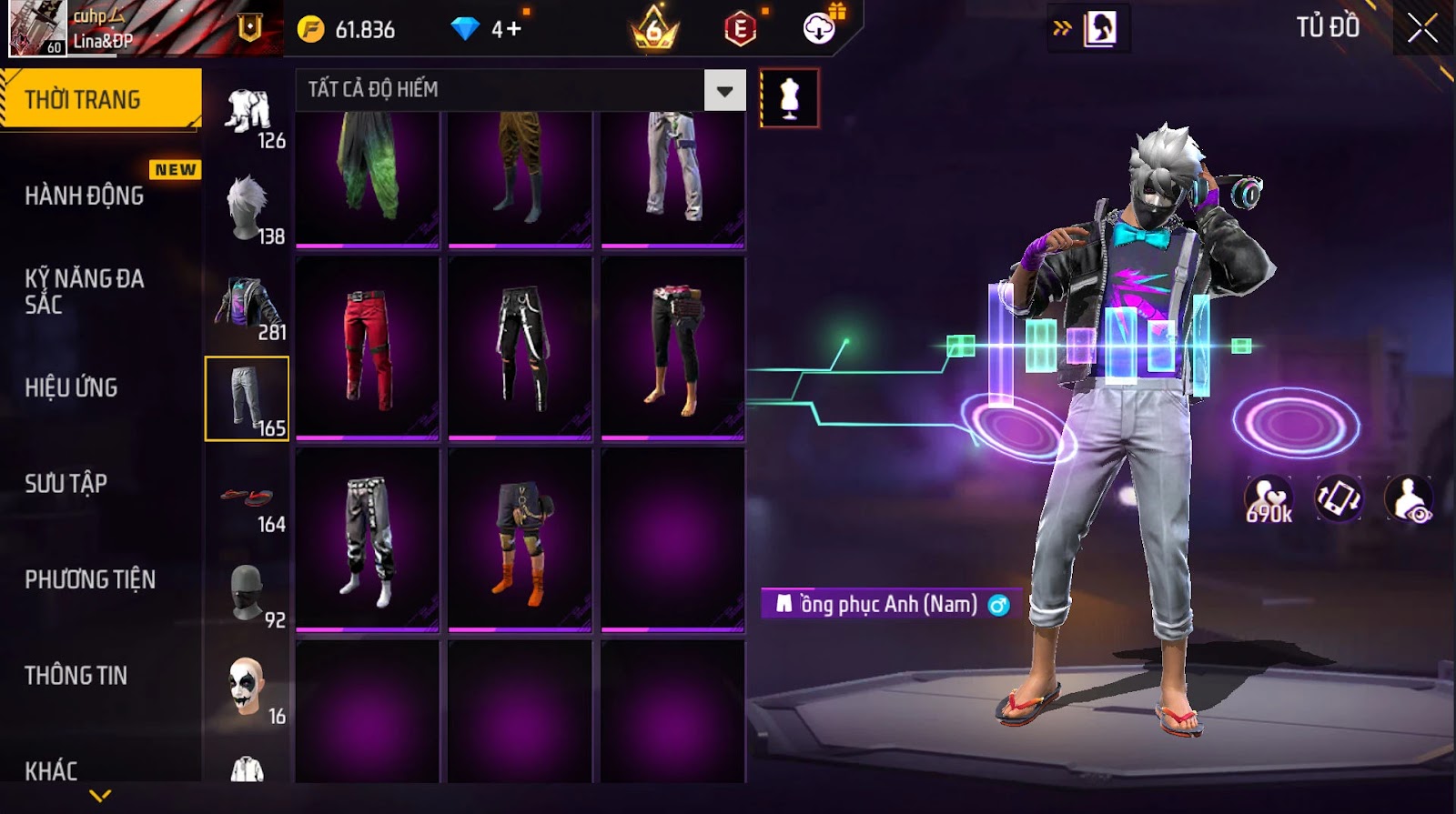This screenshot has height=814, width=1456.
Task: Click the rotate phone icon button
Action: coord(1339,498)
